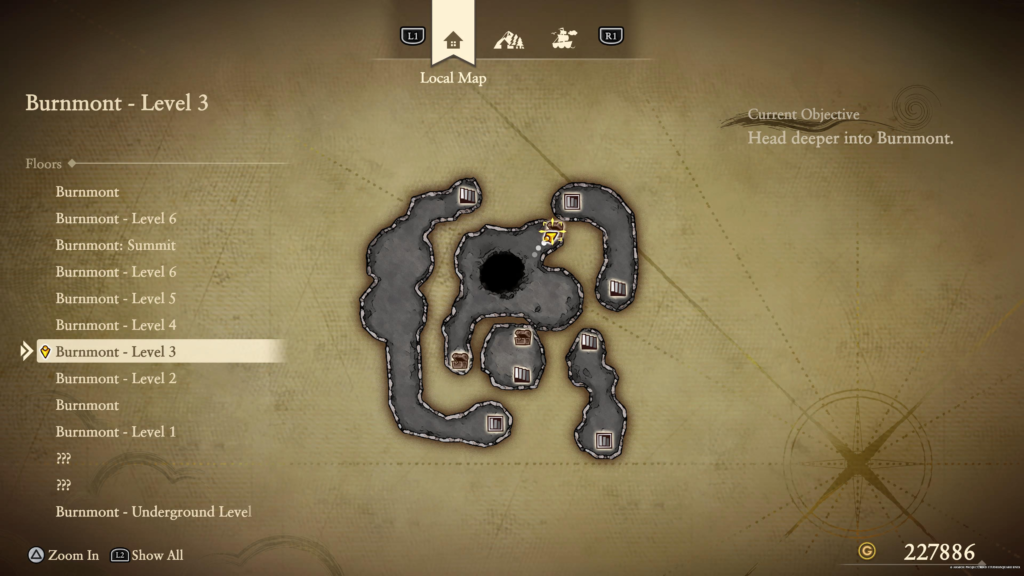View the Burnmont - Level 1 floor

coord(115,432)
